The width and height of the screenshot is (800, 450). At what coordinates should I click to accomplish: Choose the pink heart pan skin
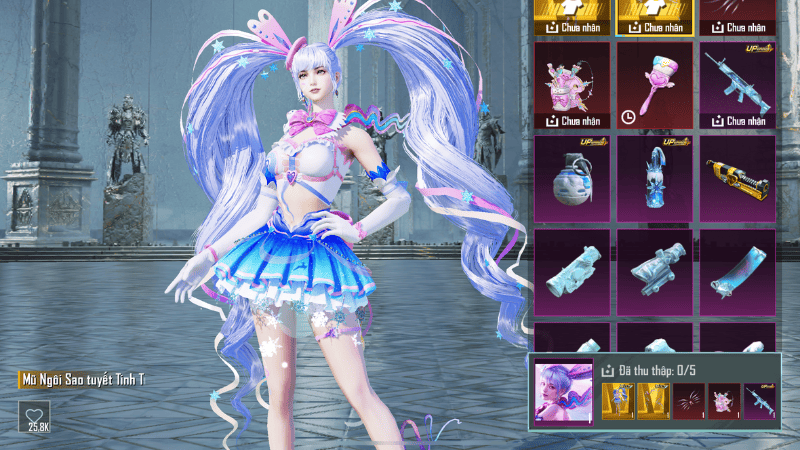654,84
